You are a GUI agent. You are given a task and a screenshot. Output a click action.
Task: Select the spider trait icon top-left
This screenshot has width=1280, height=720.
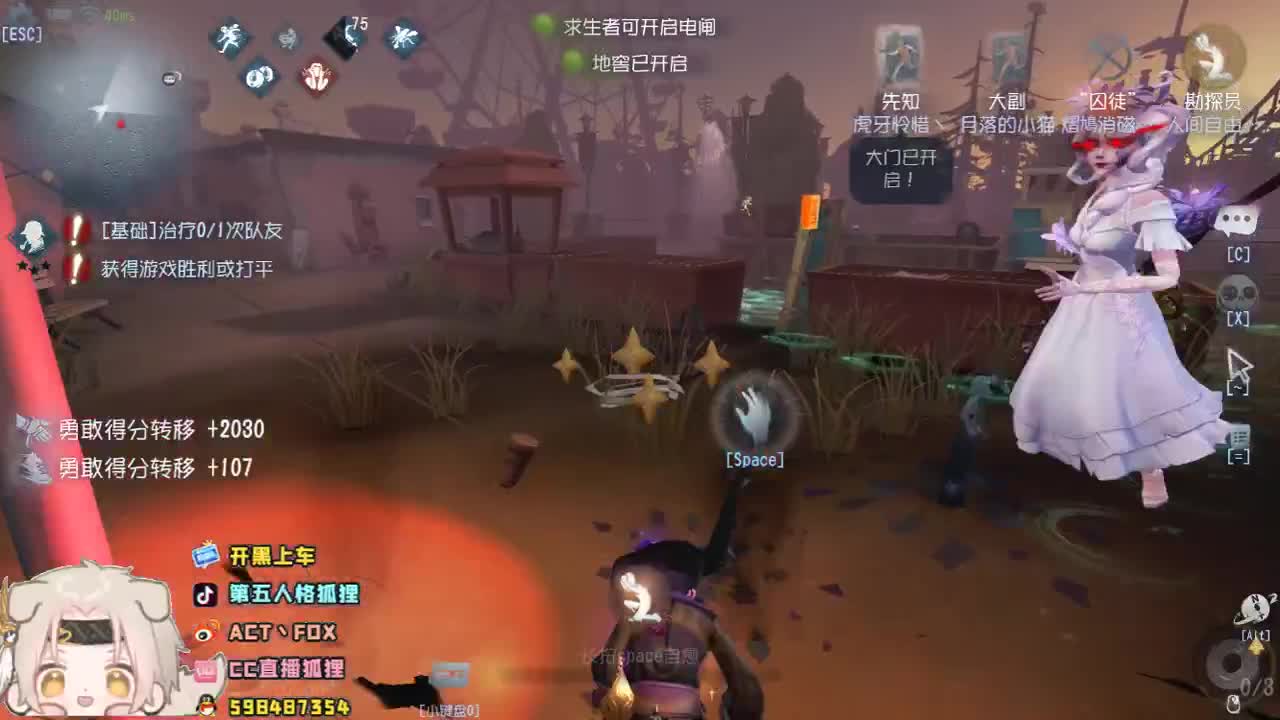pos(404,40)
